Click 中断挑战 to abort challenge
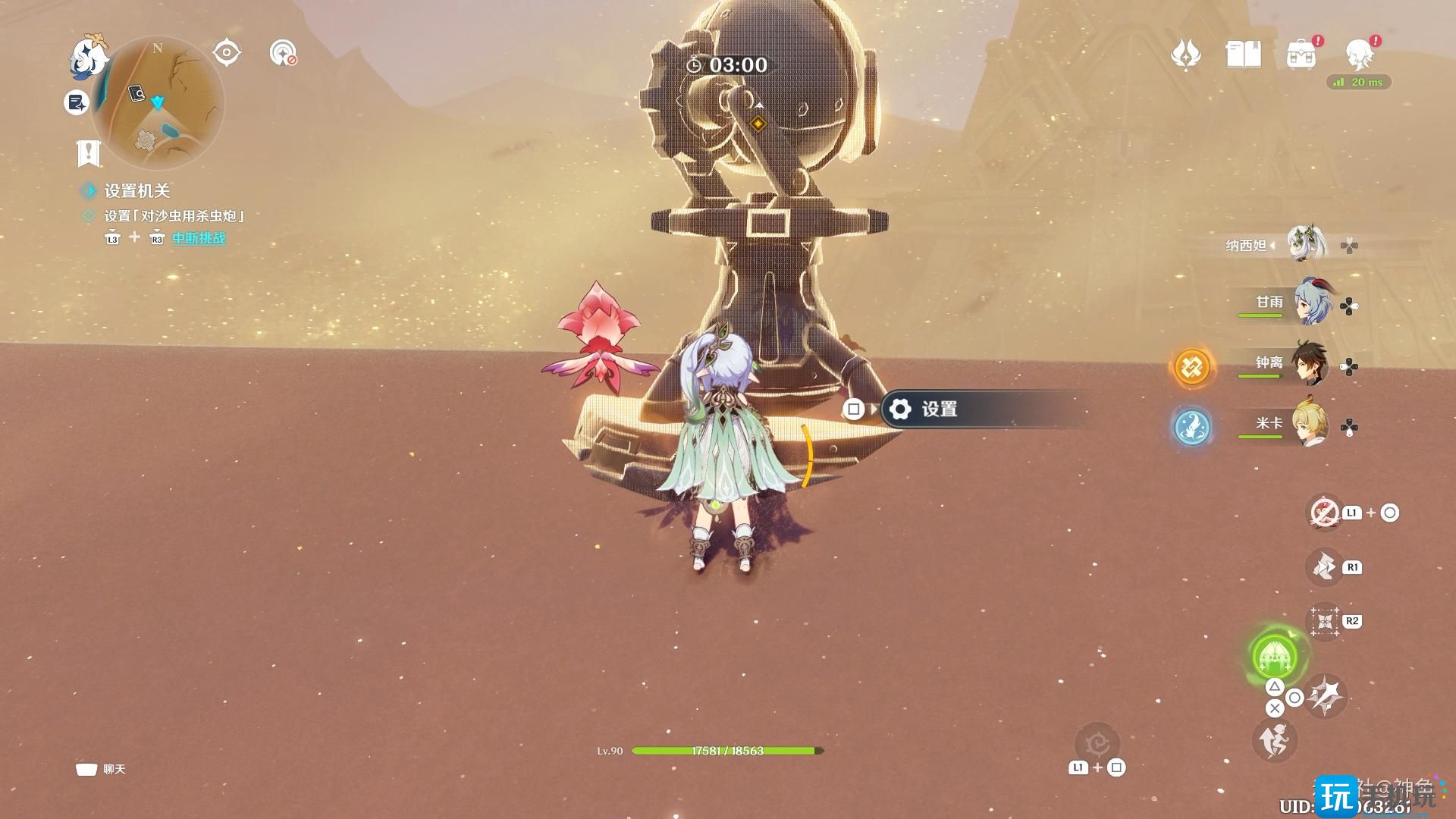This screenshot has width=1456, height=819. 199,238
